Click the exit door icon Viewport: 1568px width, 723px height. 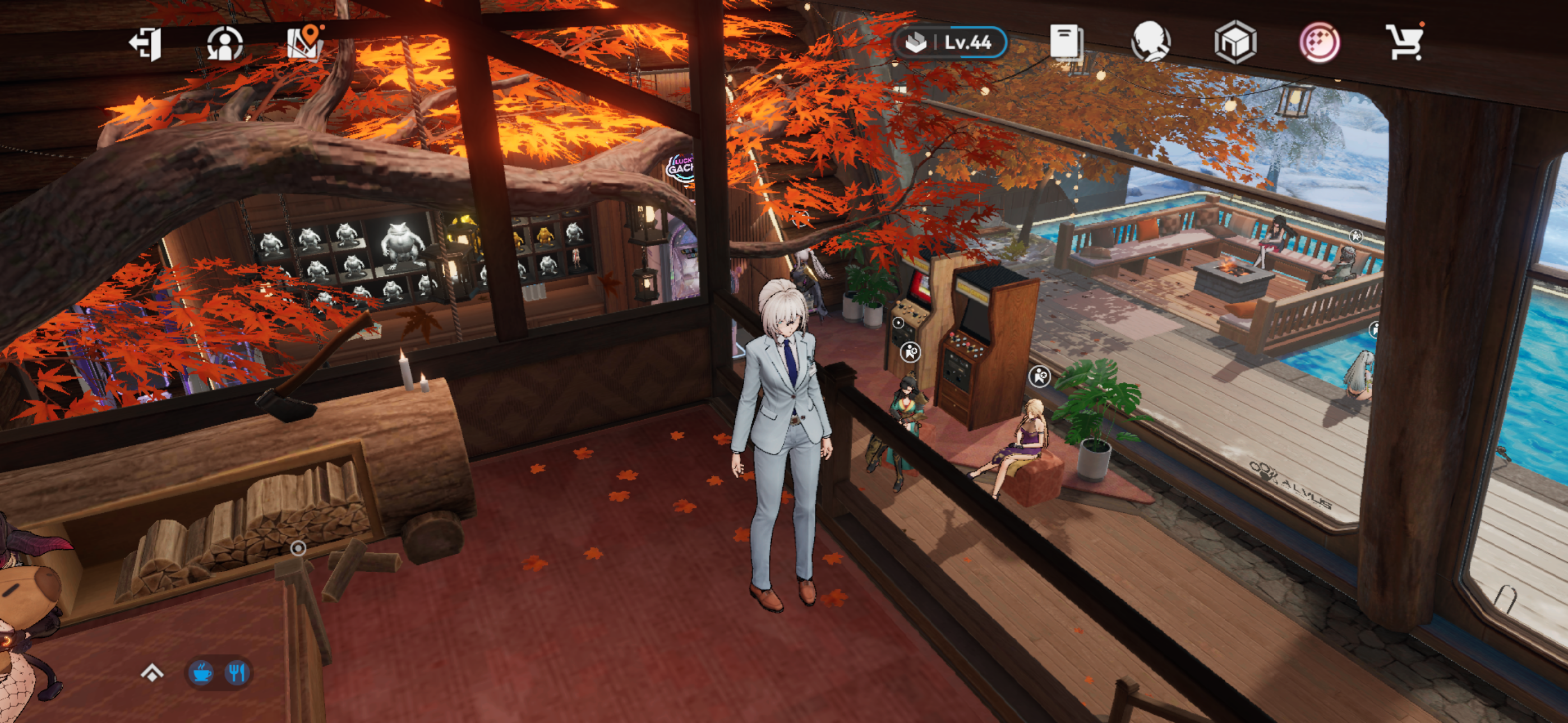pyautogui.click(x=146, y=43)
